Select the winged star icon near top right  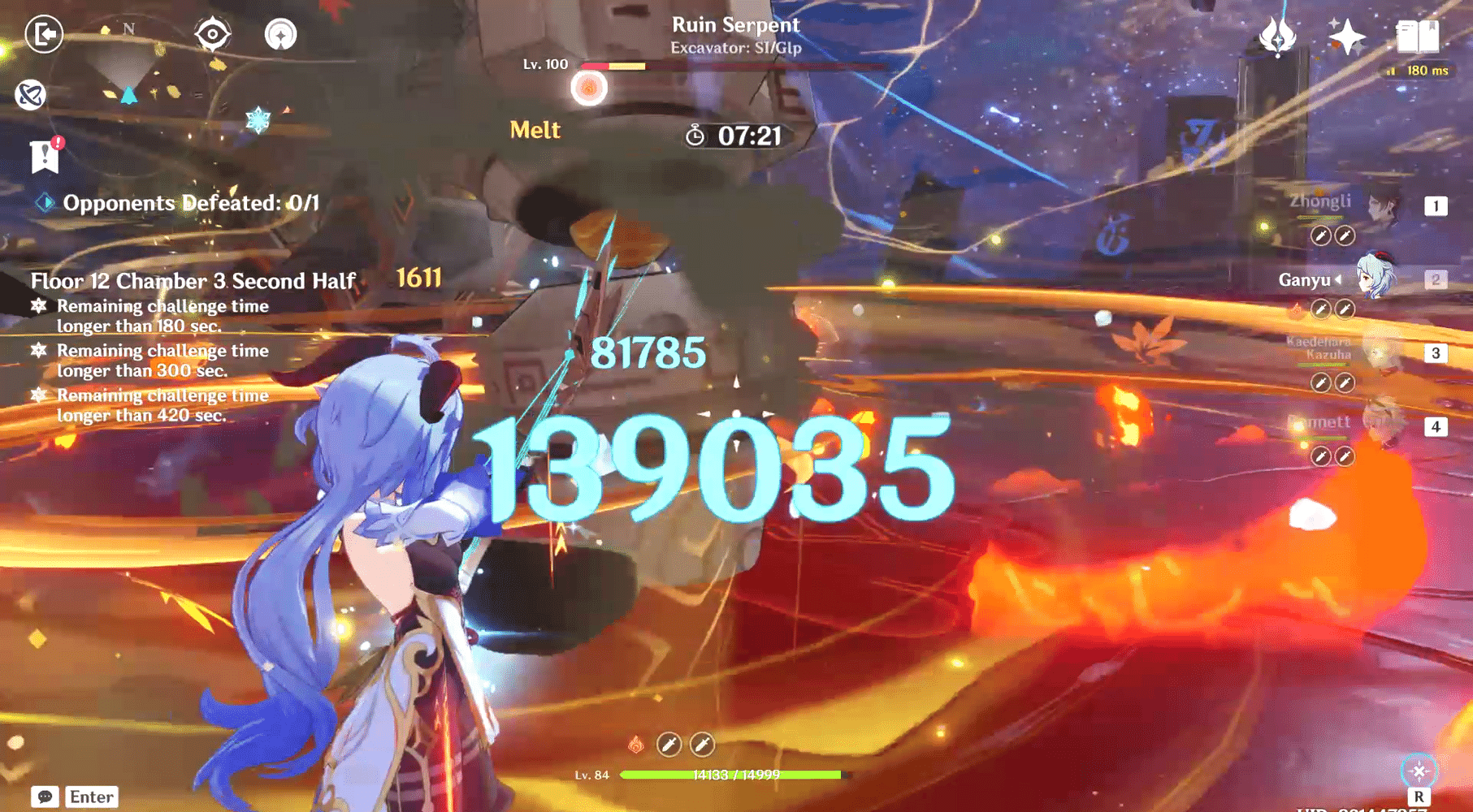point(1277,36)
